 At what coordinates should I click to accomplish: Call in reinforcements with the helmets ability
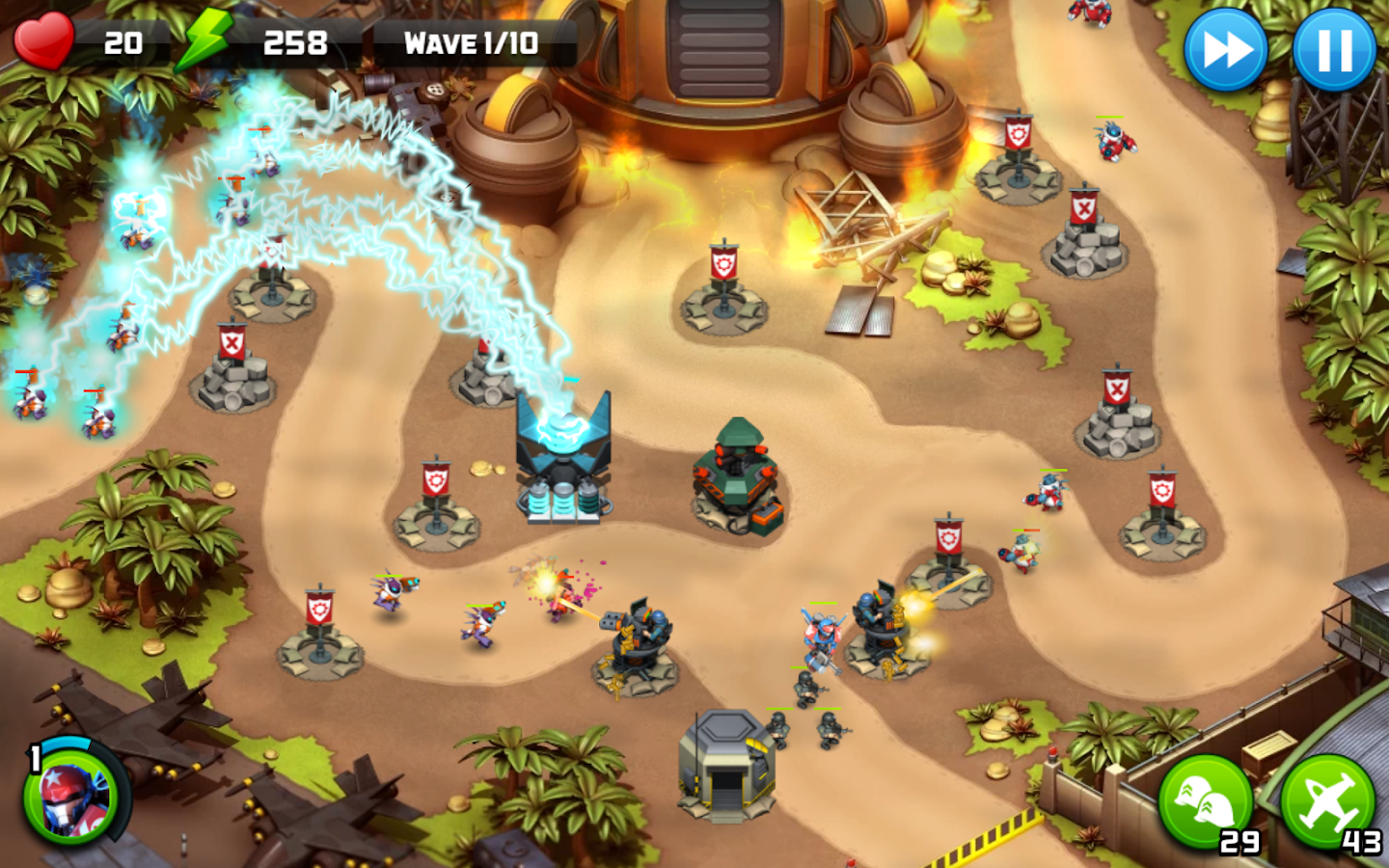click(x=1205, y=801)
